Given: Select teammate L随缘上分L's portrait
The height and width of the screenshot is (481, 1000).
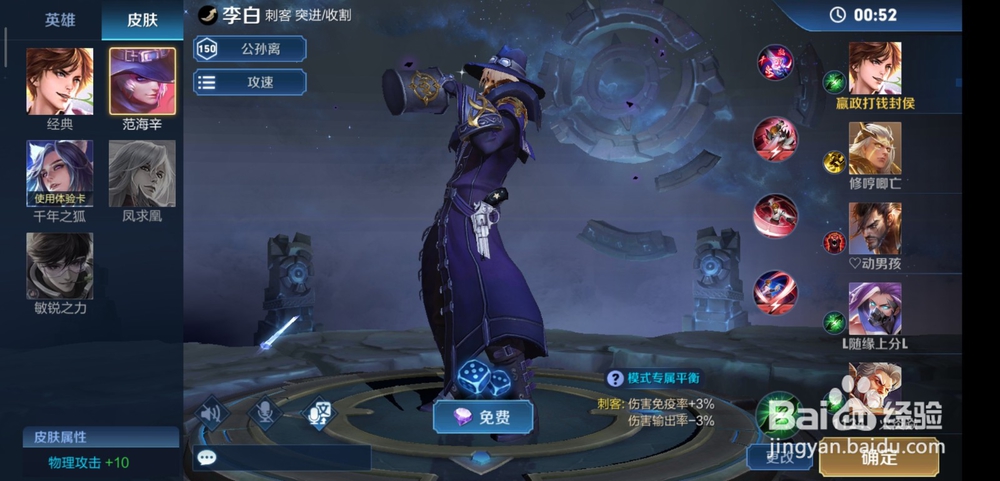Looking at the screenshot, I should tap(875, 308).
